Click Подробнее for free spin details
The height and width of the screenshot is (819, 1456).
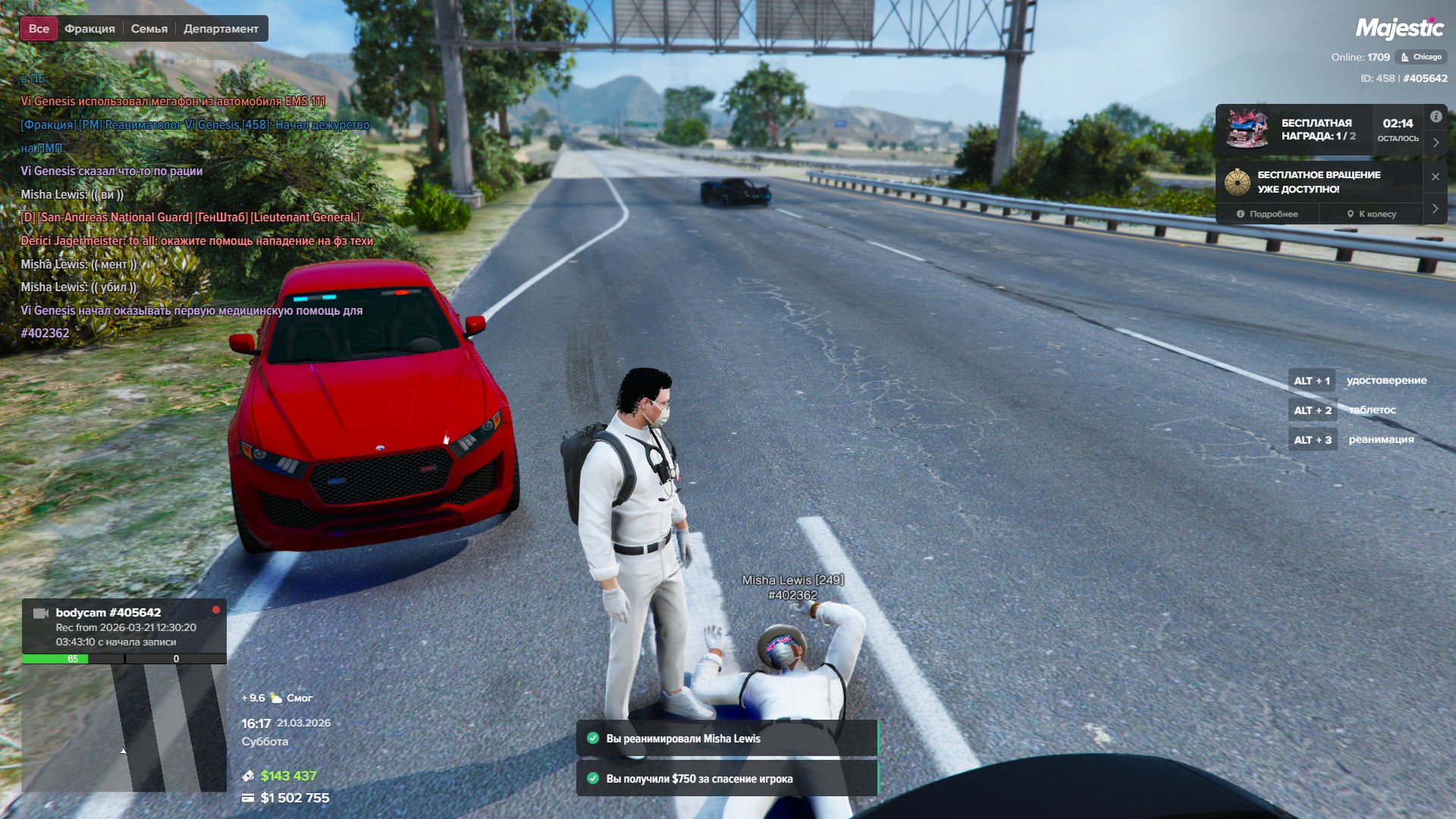[x=1267, y=214]
